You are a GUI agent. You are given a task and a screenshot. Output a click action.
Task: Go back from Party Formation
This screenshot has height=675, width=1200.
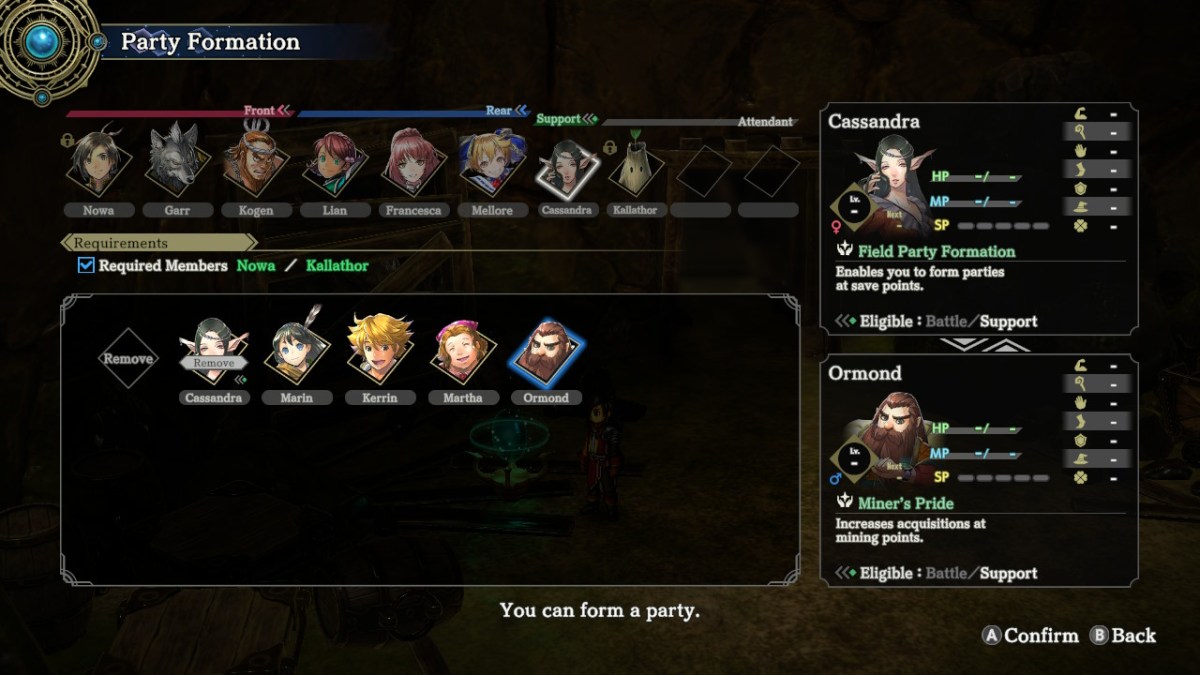click(1123, 635)
